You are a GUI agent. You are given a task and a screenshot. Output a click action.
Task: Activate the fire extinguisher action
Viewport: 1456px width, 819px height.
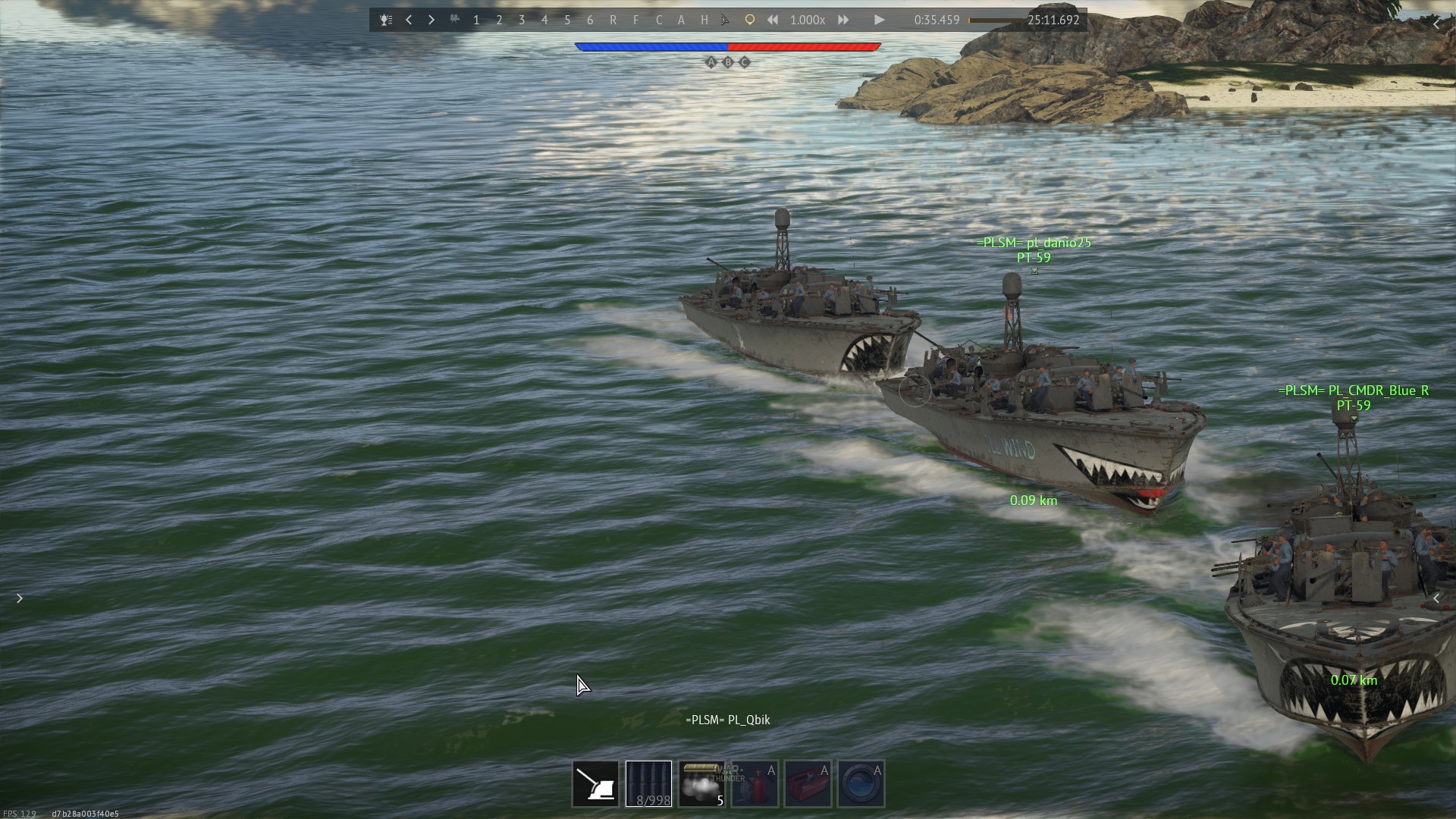(755, 783)
